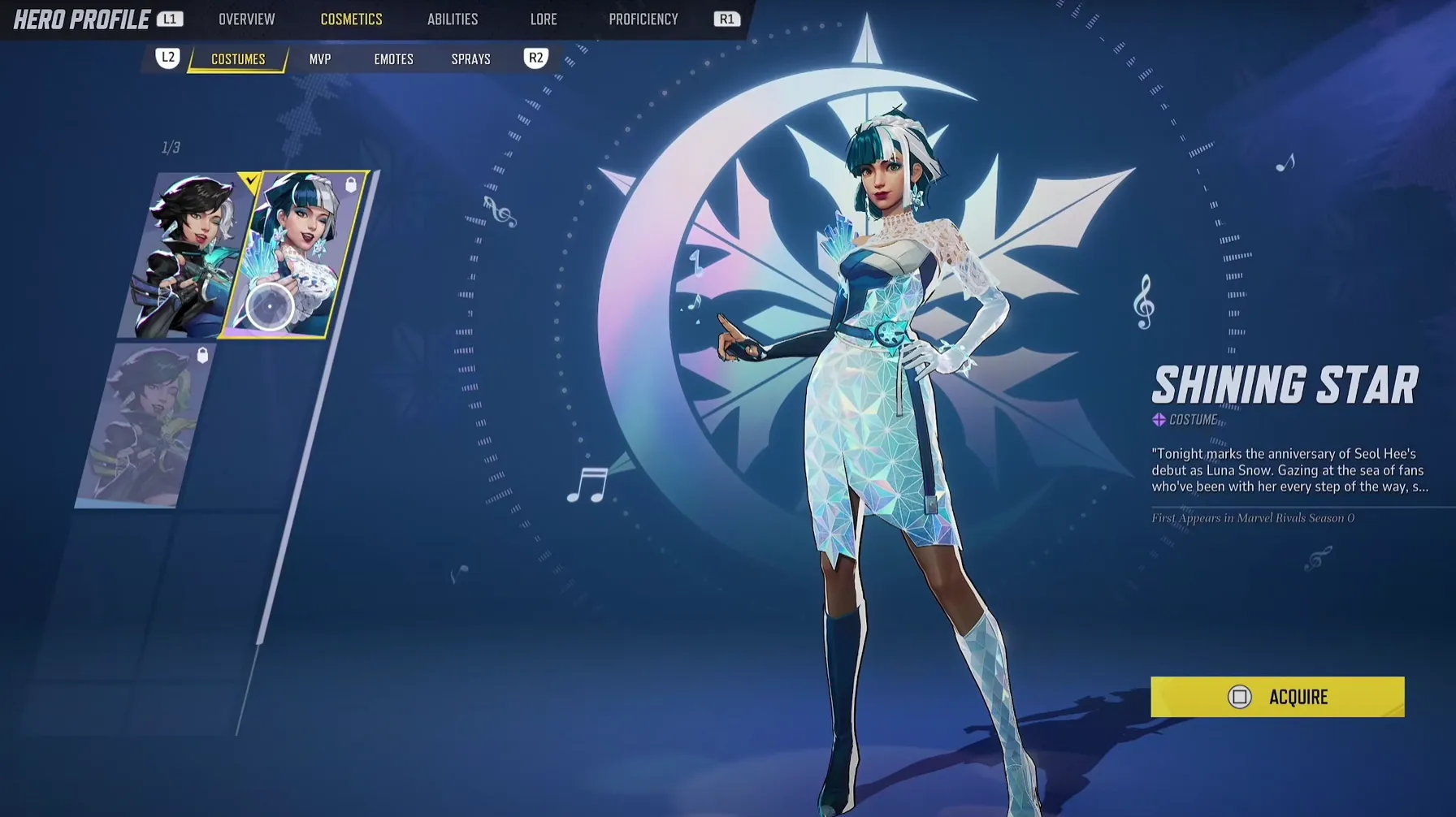Choose the default black-outfit costume thumbnail

pos(185,255)
